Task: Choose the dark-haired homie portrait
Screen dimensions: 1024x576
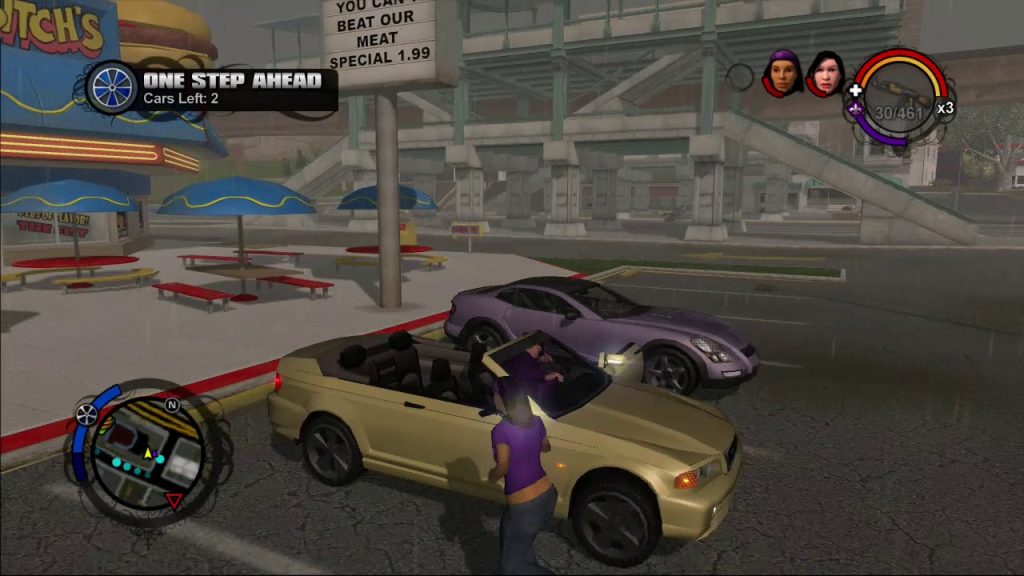Action: 826,74
